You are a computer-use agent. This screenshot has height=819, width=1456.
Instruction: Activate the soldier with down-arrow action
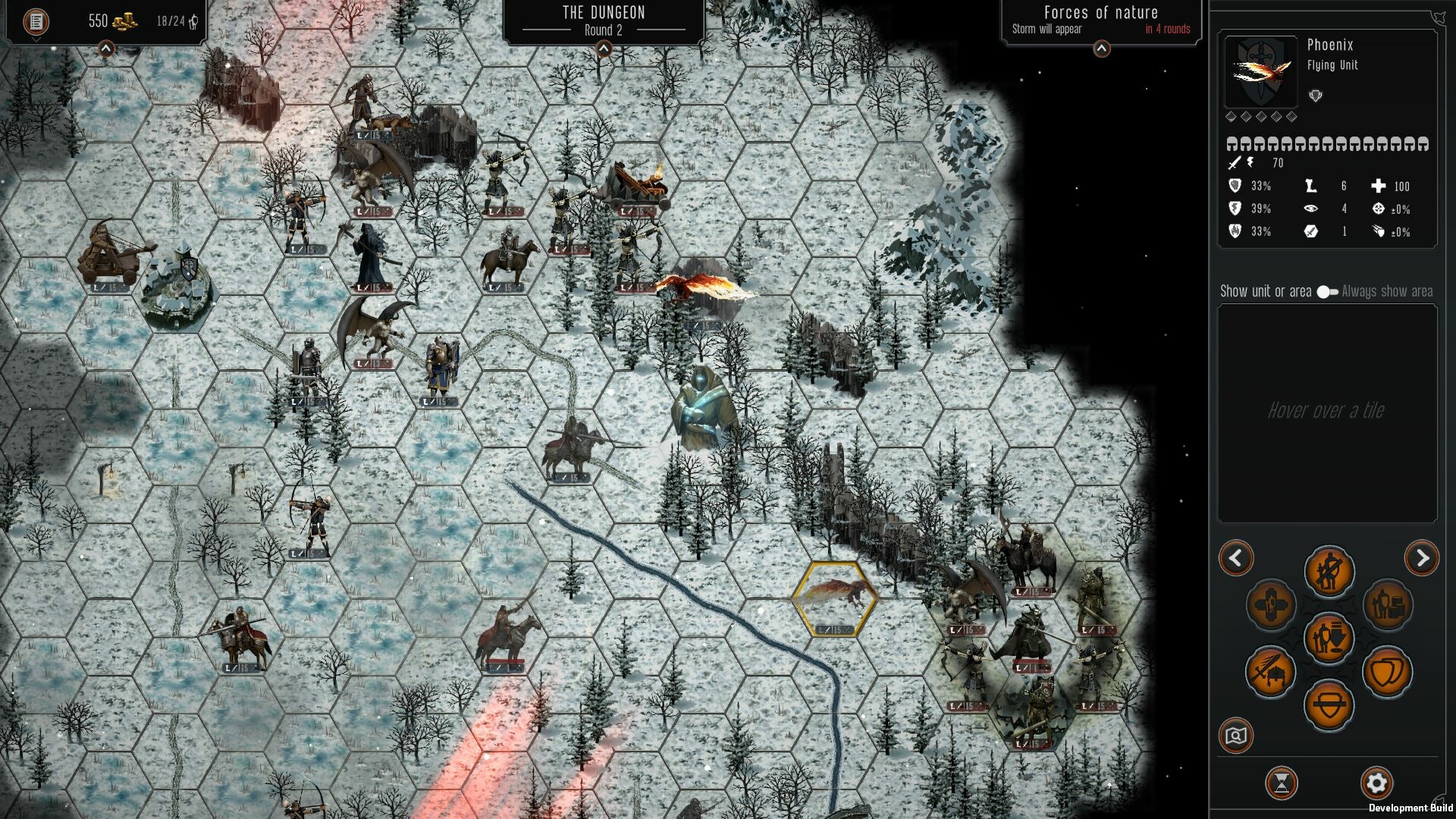[x=1329, y=638]
